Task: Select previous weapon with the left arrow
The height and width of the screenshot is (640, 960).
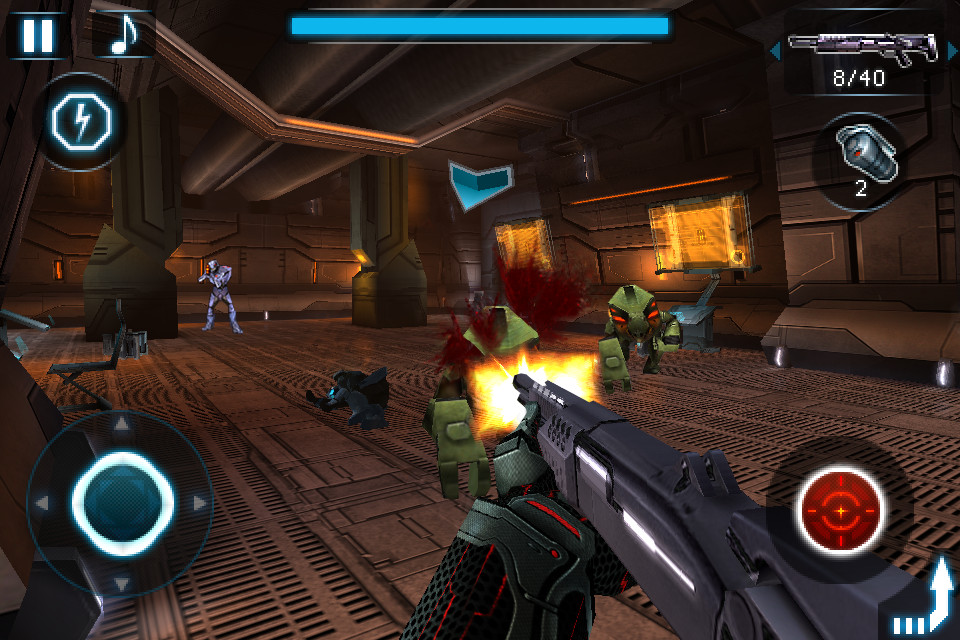Action: pos(775,49)
